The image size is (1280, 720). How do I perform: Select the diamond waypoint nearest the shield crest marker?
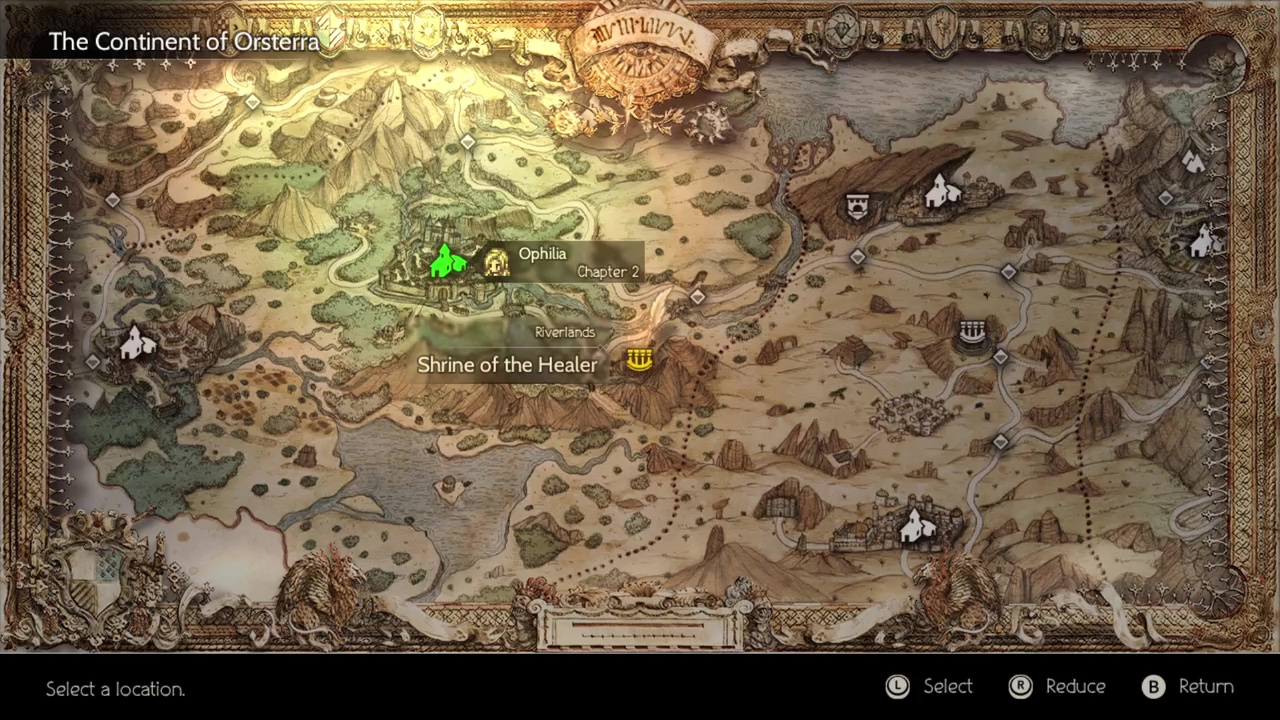tap(857, 258)
